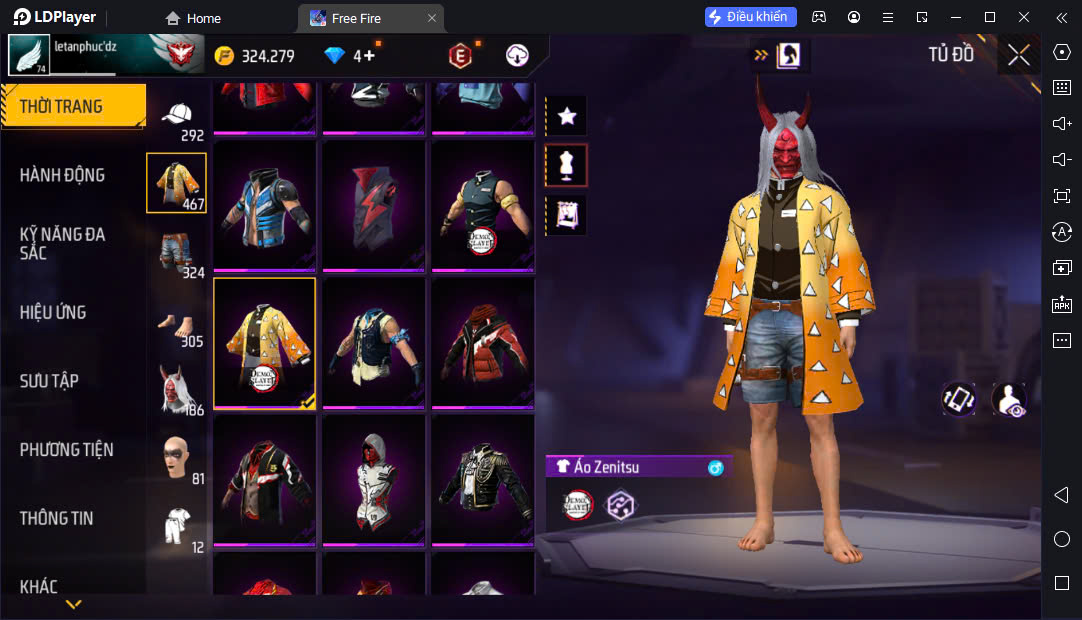The height and width of the screenshot is (620, 1082).
Task: Open the red oni mask subcategory
Action: click(x=177, y=389)
